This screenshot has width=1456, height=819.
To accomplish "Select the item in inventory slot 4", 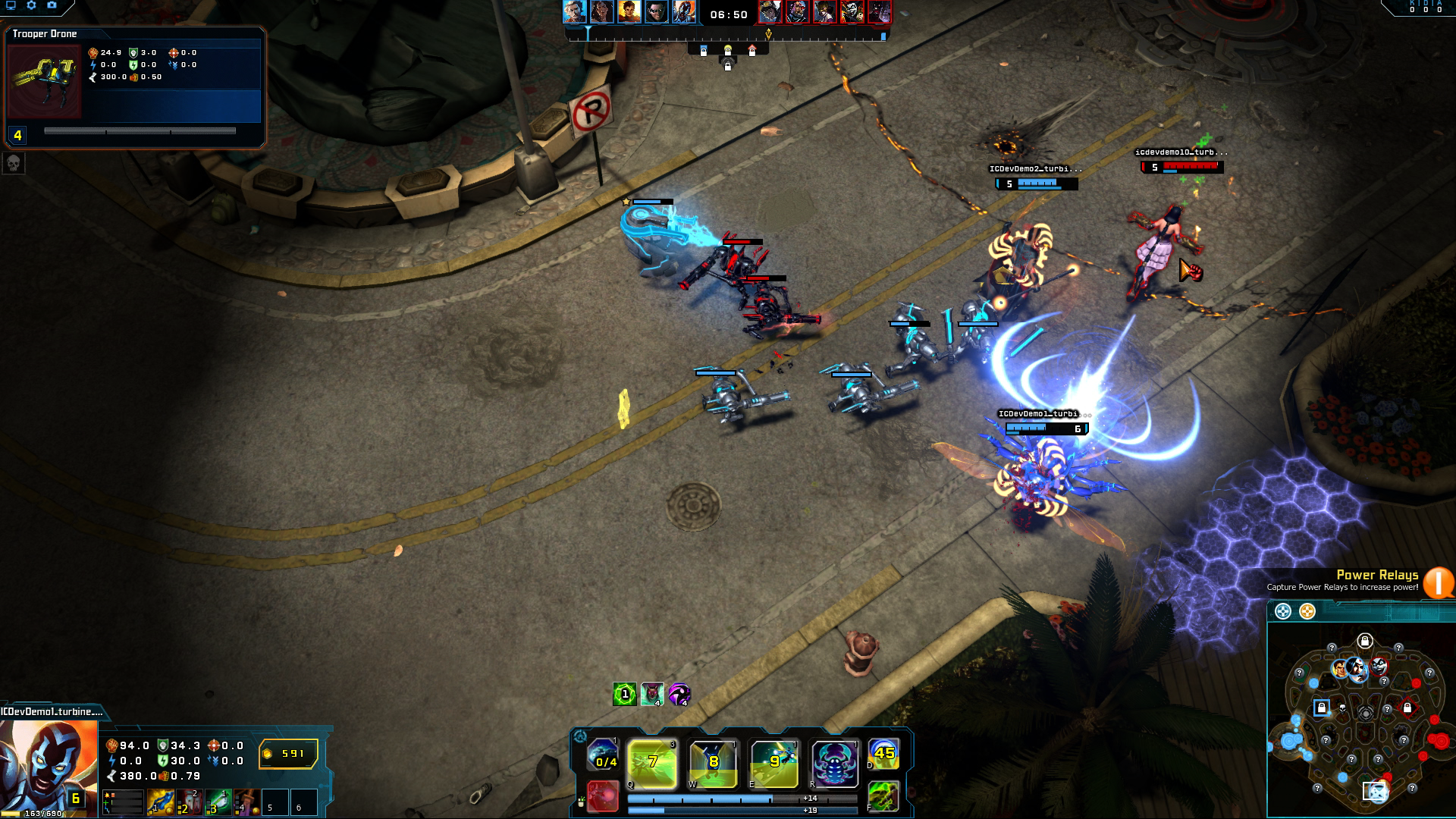I will [x=246, y=802].
